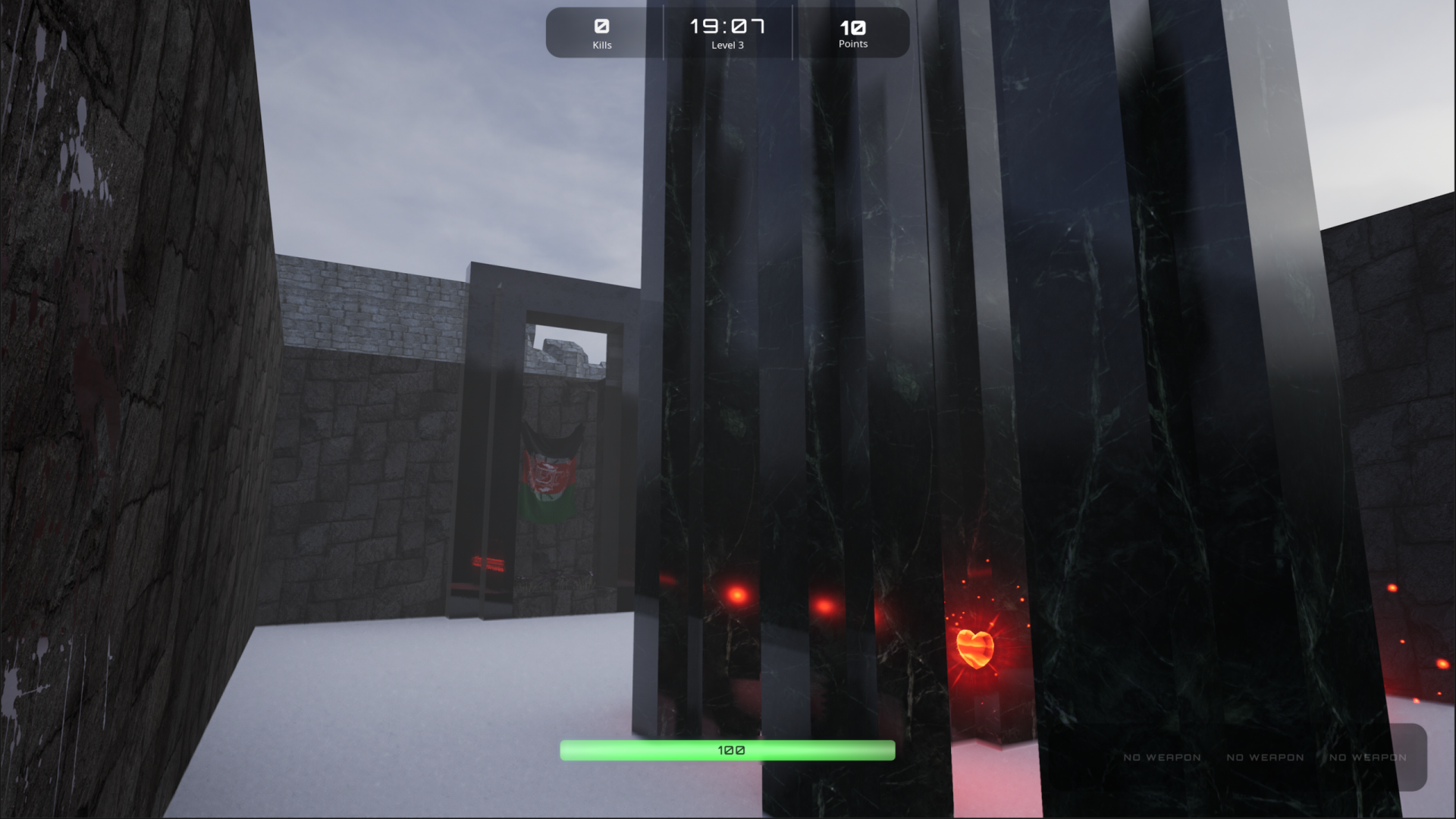This screenshot has width=1456, height=819.
Task: Click the Points label in the HUD
Action: click(x=852, y=44)
